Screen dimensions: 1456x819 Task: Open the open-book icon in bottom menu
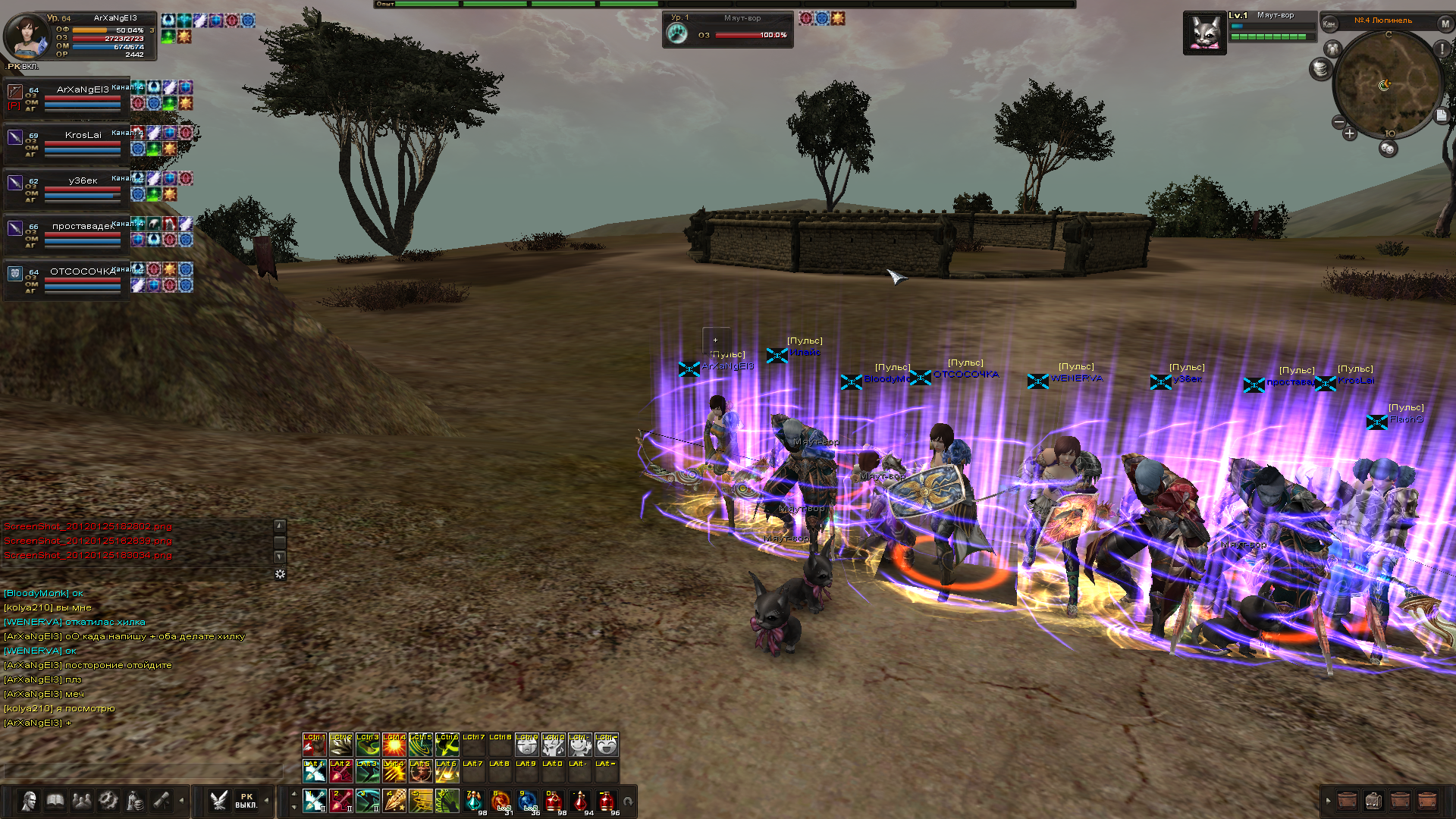pyautogui.click(x=55, y=801)
